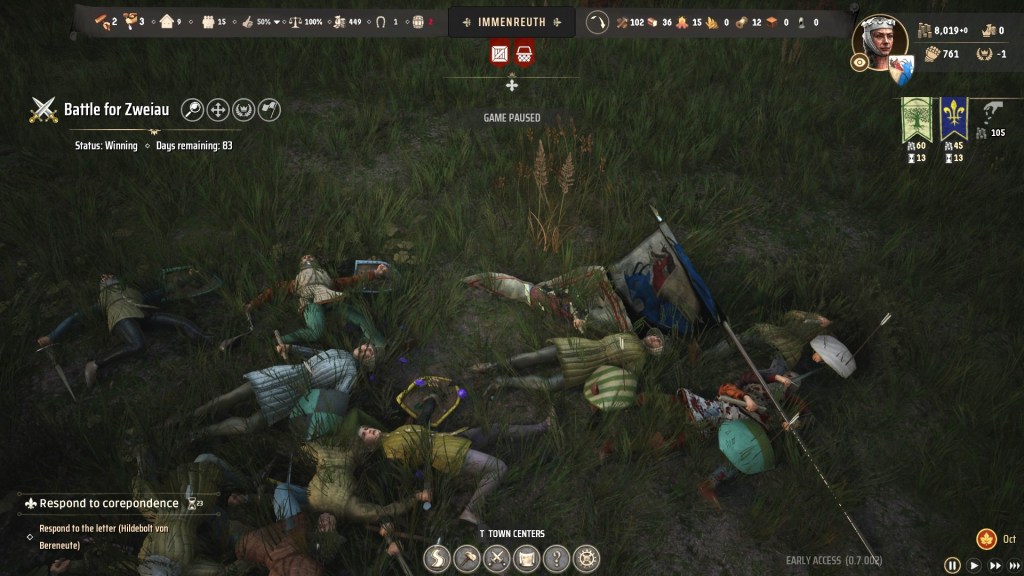
Task: Open the road building tool
Action: point(437,558)
